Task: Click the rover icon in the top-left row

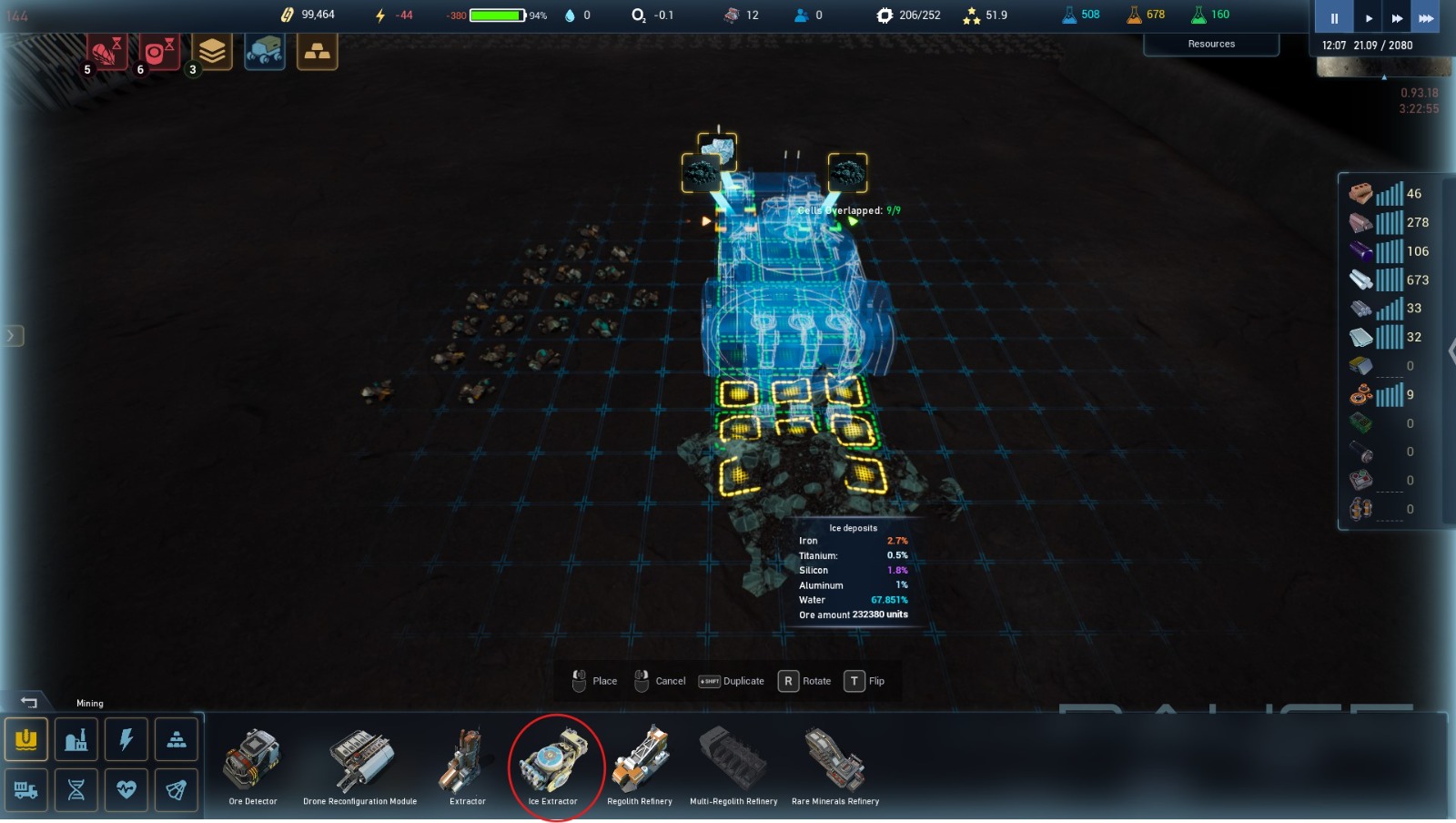Action: coord(264,52)
